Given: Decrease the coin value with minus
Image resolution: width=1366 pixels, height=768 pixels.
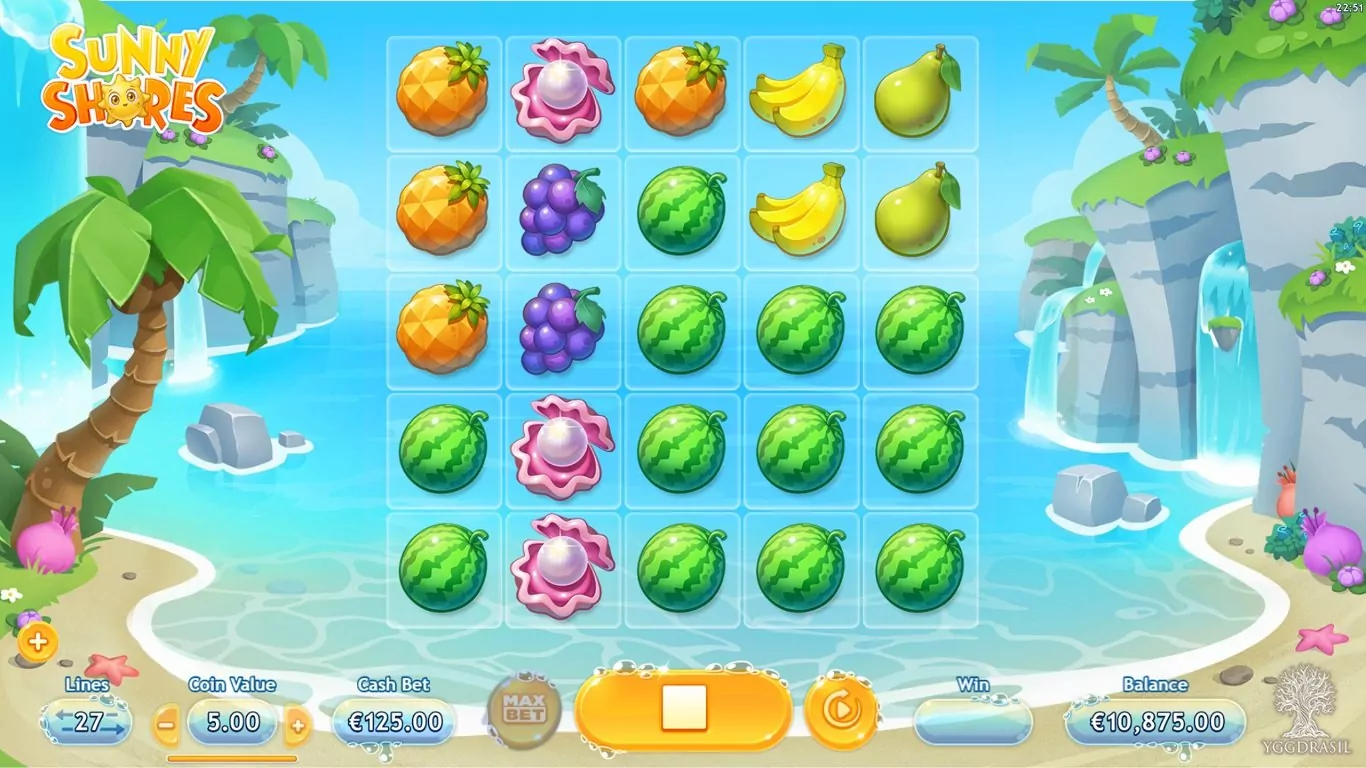Looking at the screenshot, I should [167, 723].
